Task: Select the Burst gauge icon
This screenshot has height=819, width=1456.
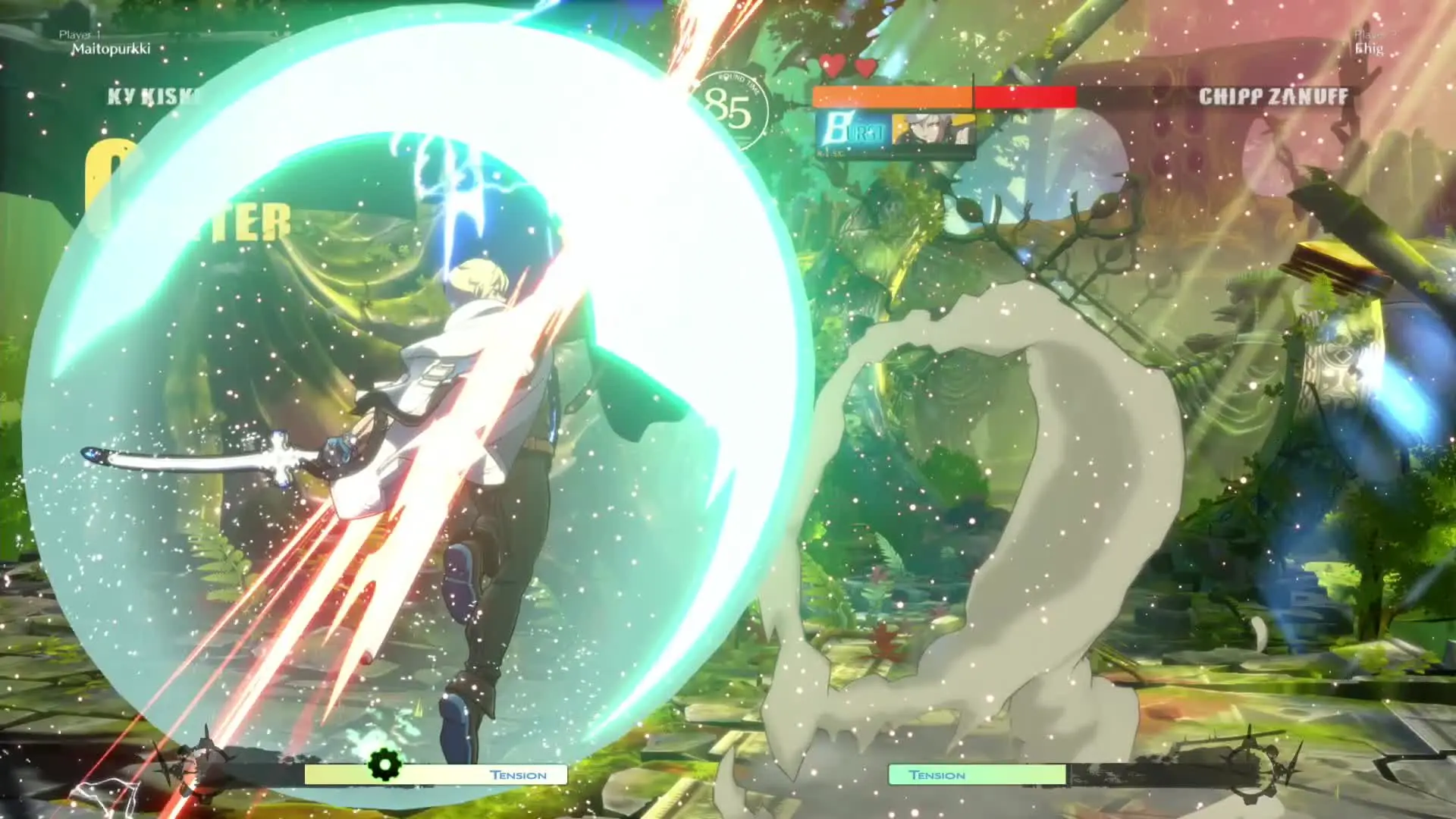Action: pos(854,130)
